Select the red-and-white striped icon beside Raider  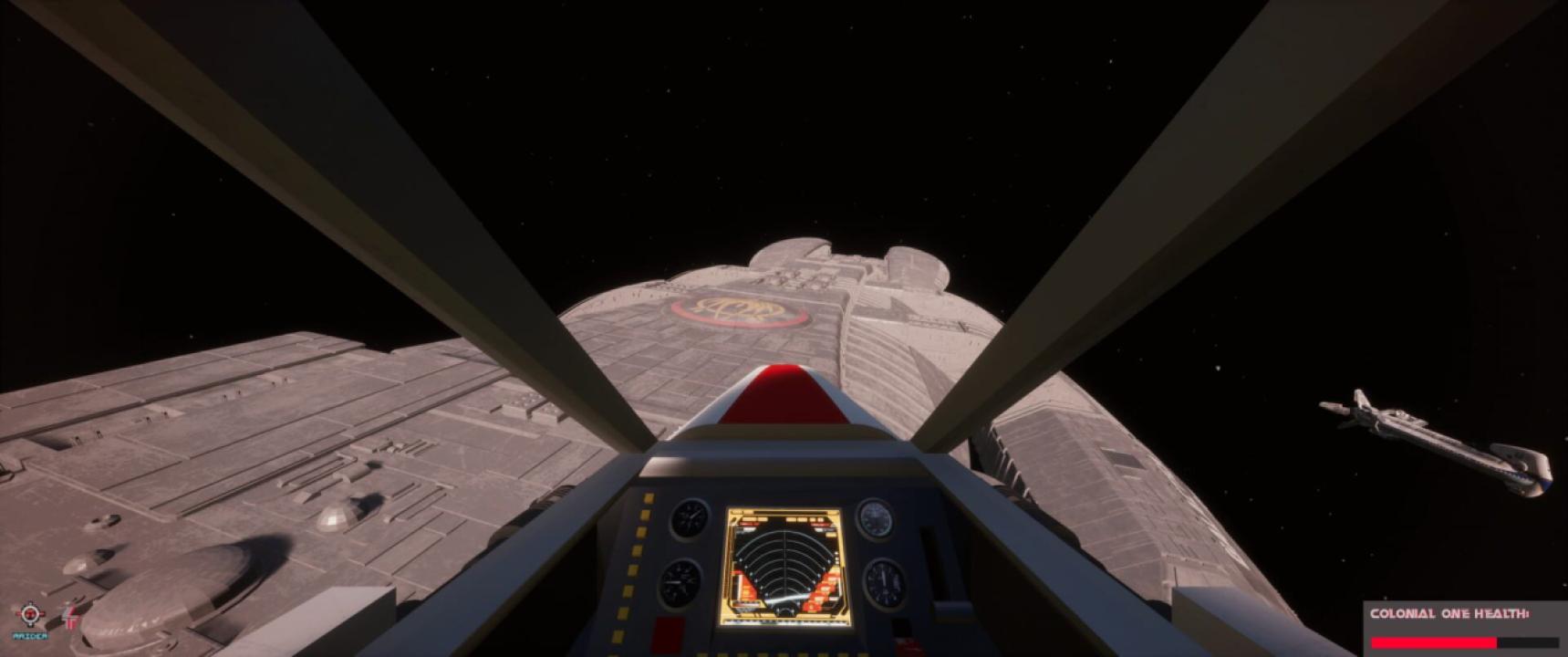[x=69, y=617]
